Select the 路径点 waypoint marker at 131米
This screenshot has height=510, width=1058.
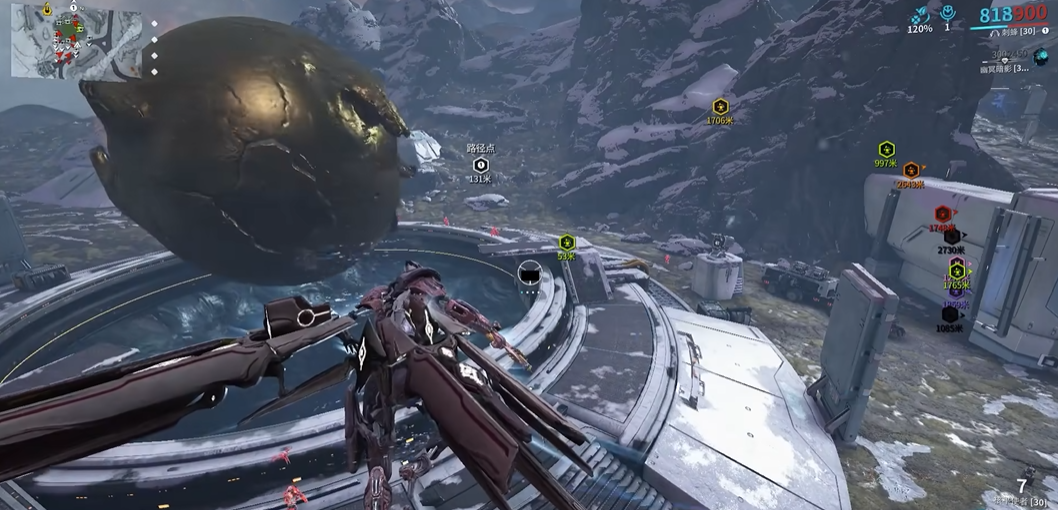coord(480,164)
